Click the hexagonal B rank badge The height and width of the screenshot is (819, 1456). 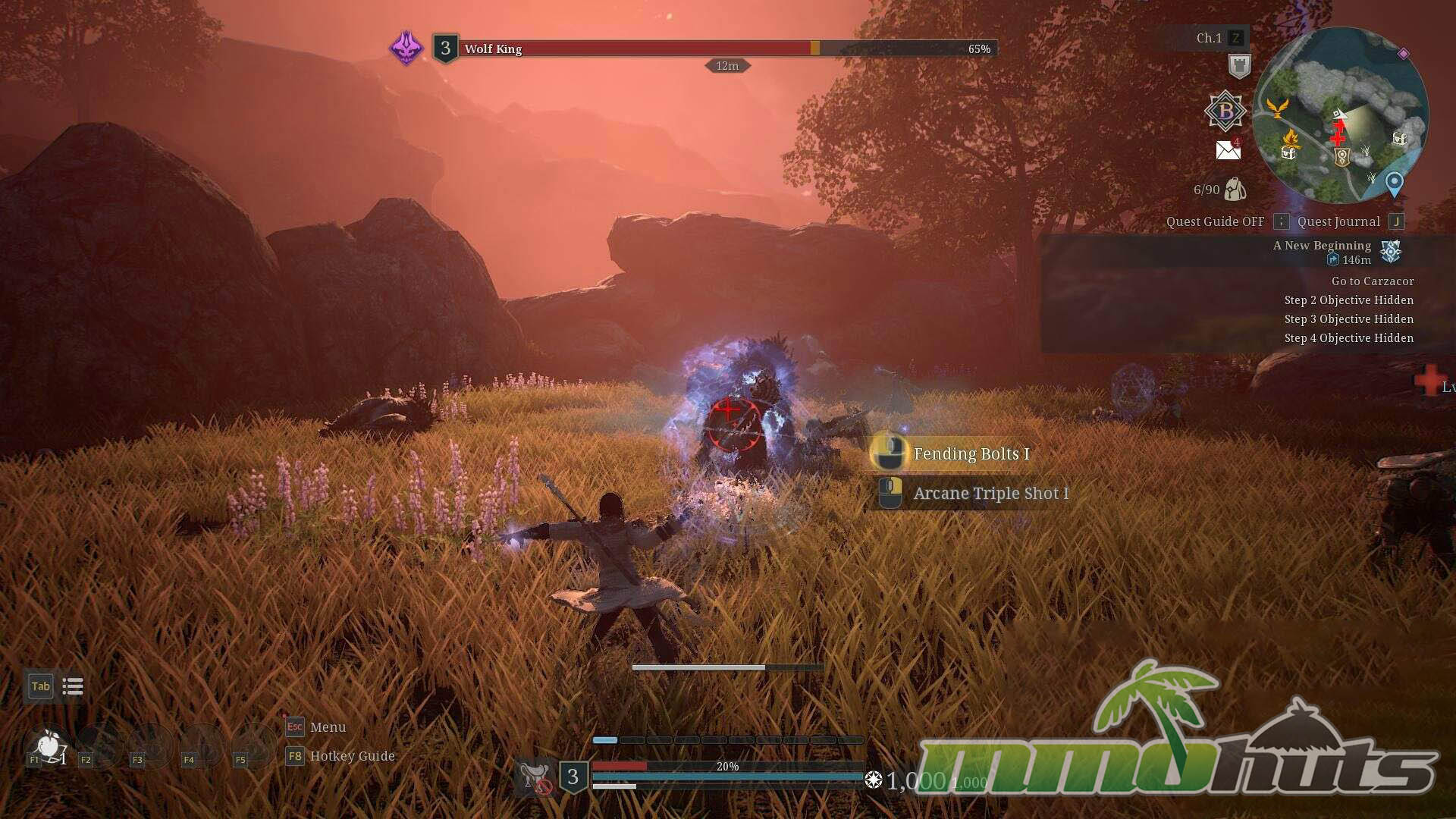[x=1225, y=111]
